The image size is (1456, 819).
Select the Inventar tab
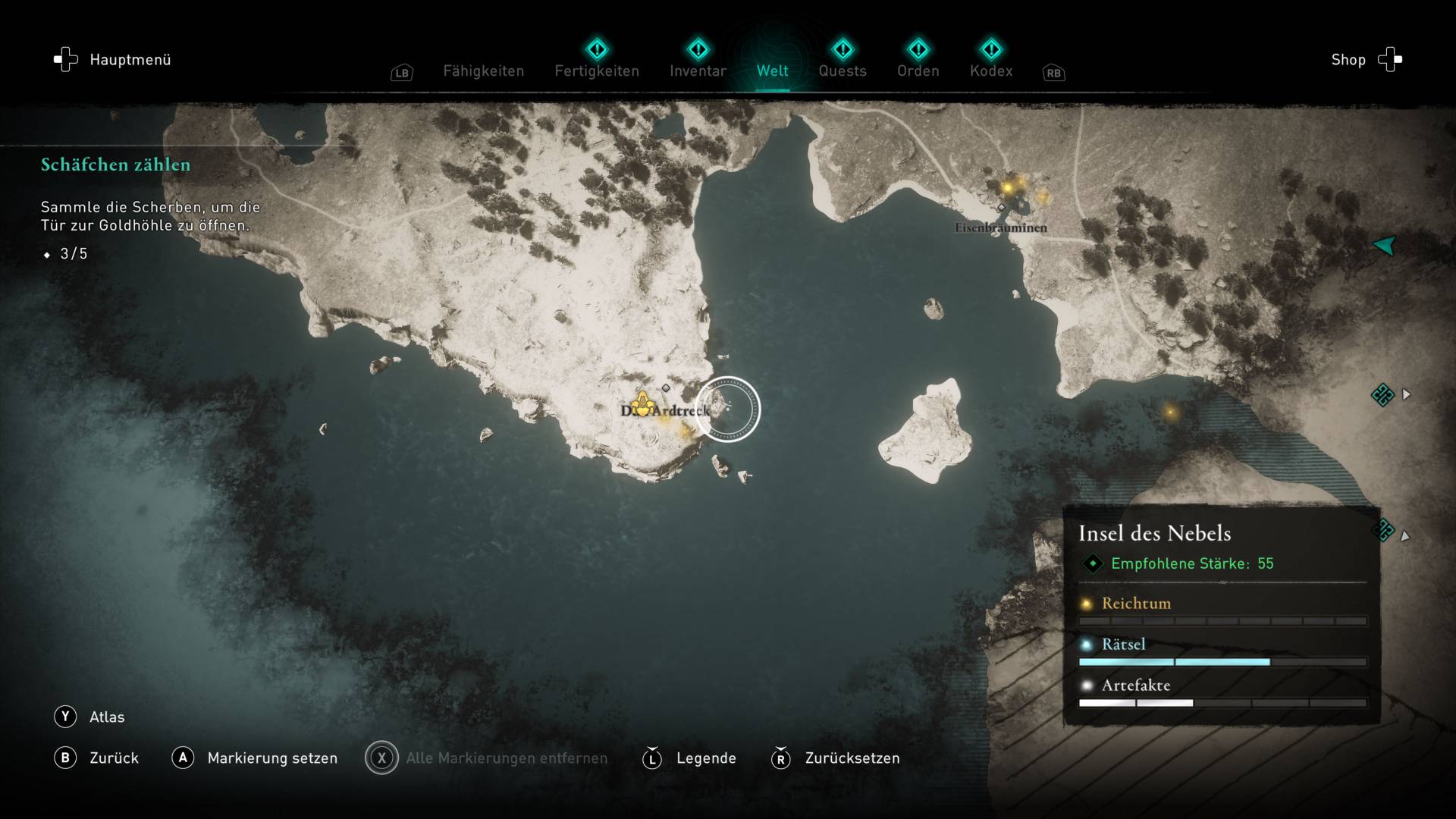698,71
